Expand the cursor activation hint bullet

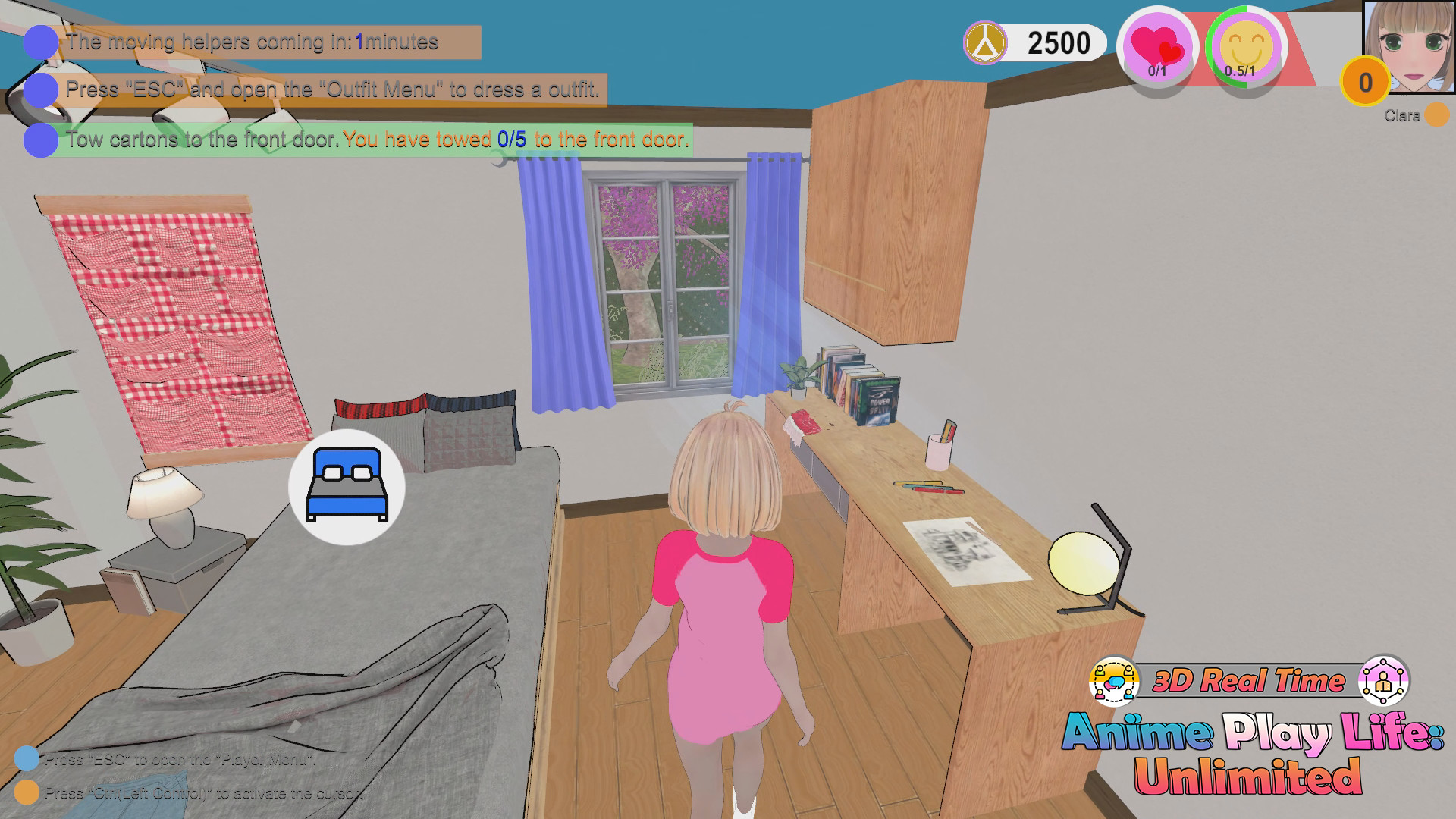(x=29, y=793)
